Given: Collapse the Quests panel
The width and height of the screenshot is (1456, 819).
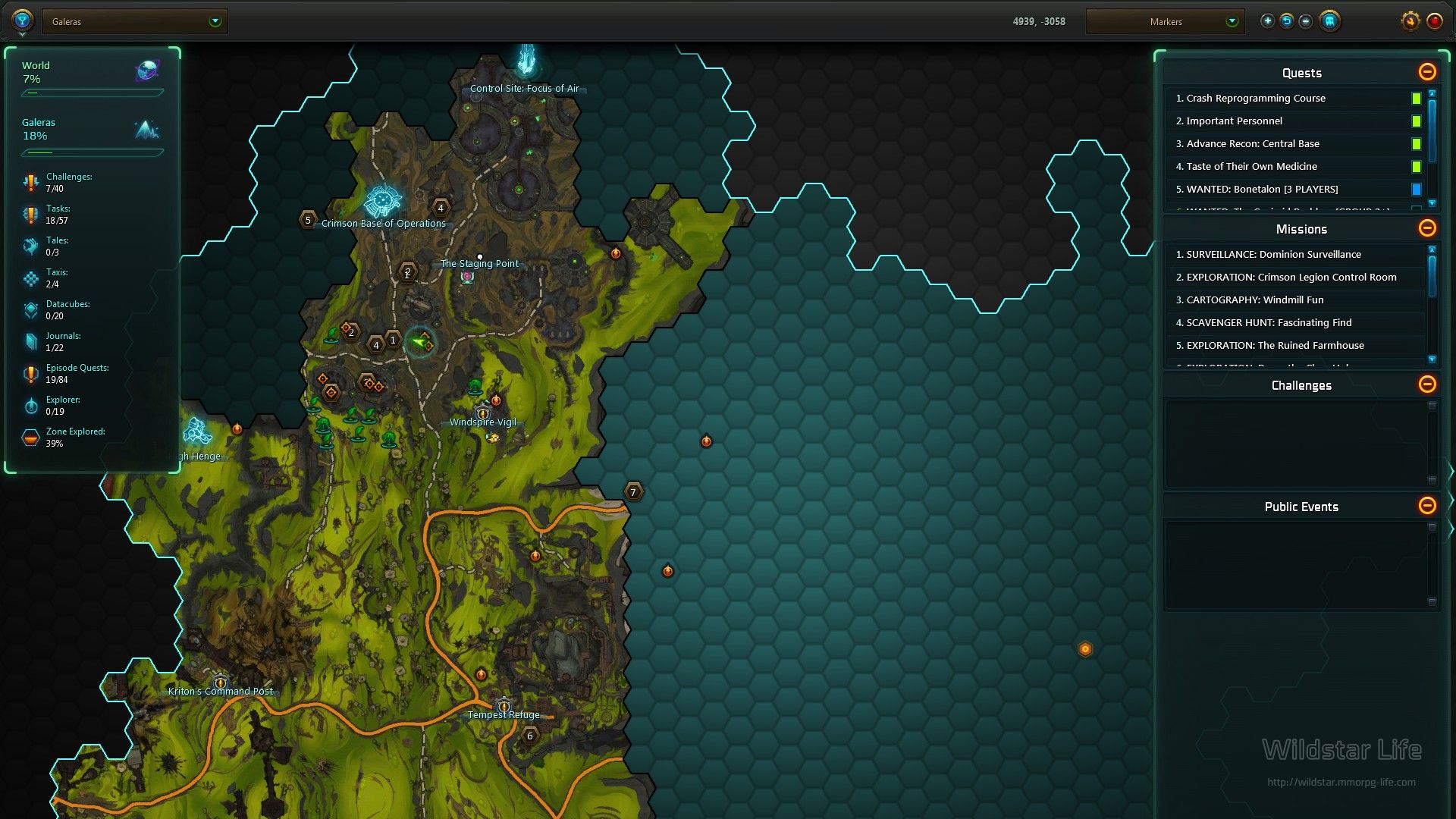Looking at the screenshot, I should coord(1427,72).
